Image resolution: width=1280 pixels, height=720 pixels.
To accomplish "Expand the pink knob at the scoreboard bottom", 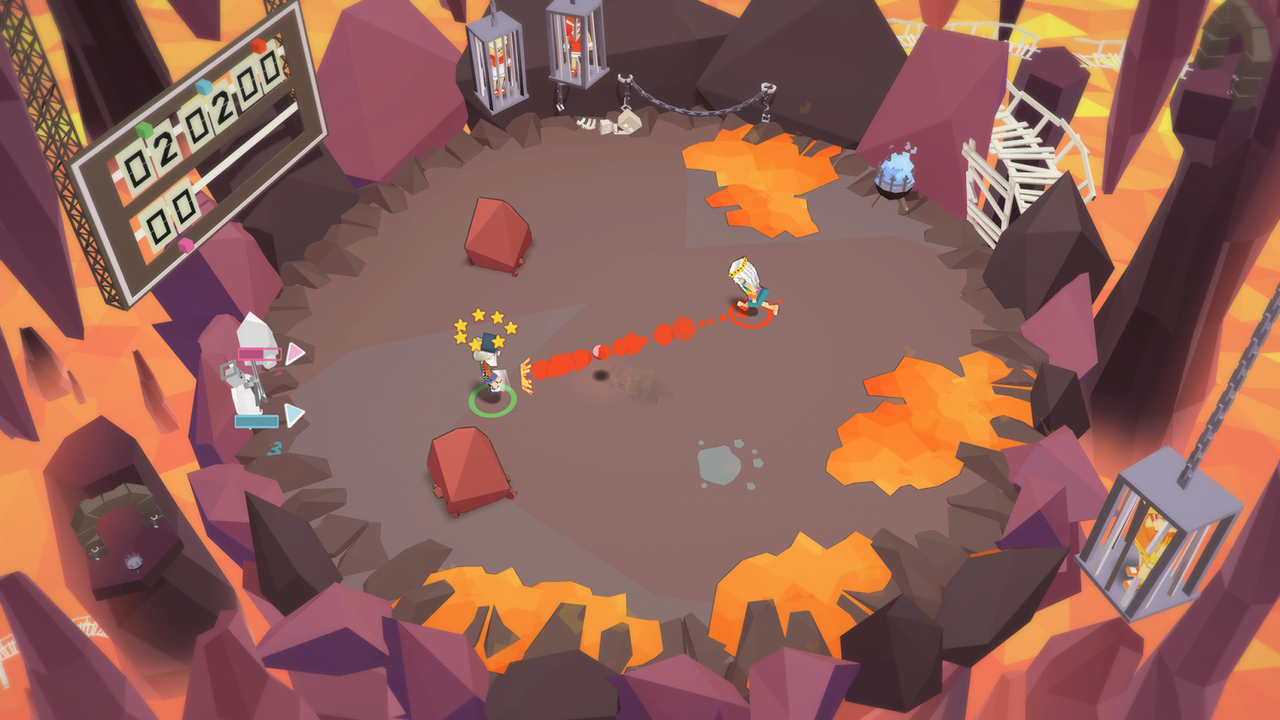I will pos(185,244).
